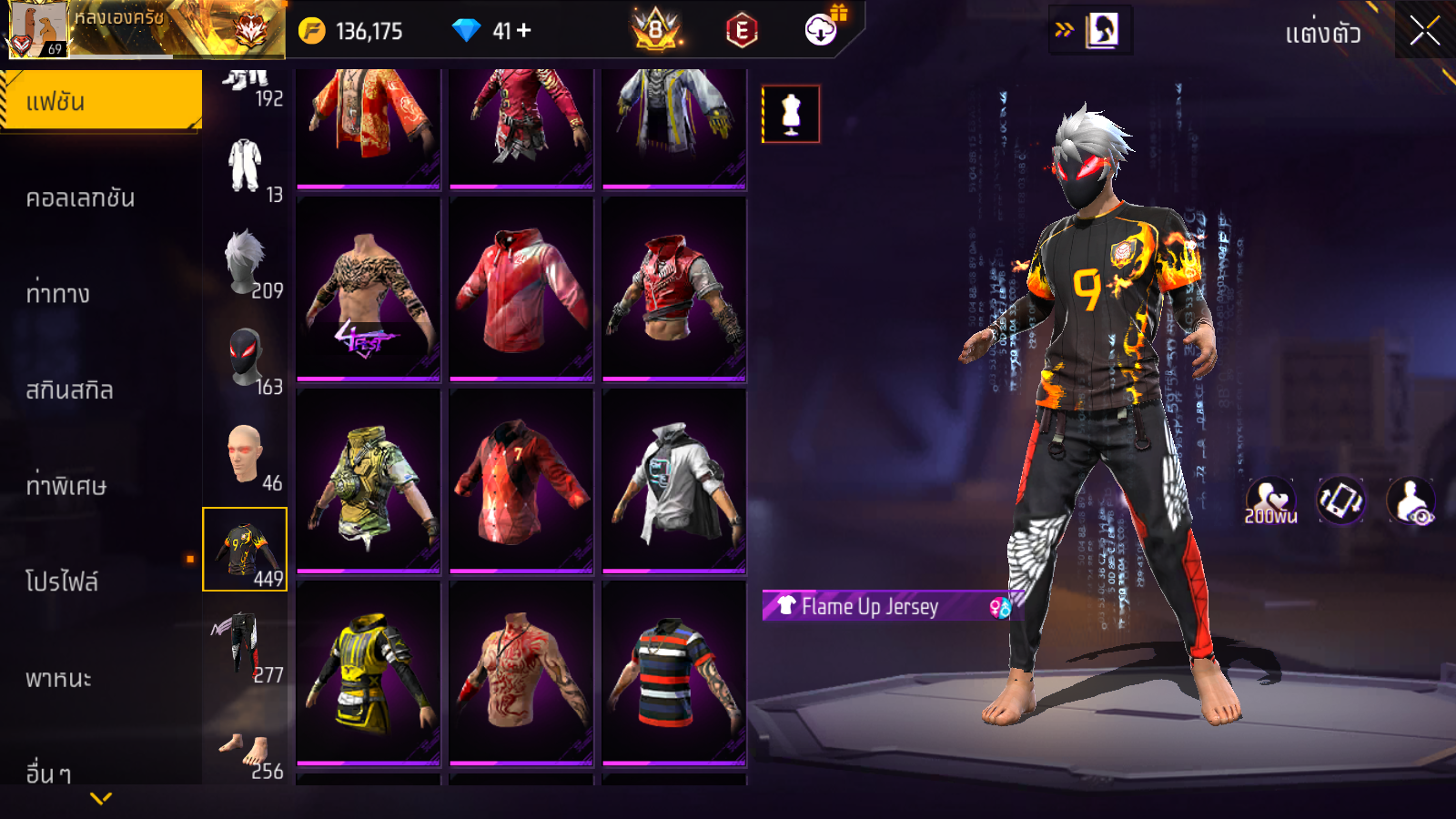Open the พาหนะ vehicles menu
The image size is (1456, 819).
pyautogui.click(x=58, y=678)
